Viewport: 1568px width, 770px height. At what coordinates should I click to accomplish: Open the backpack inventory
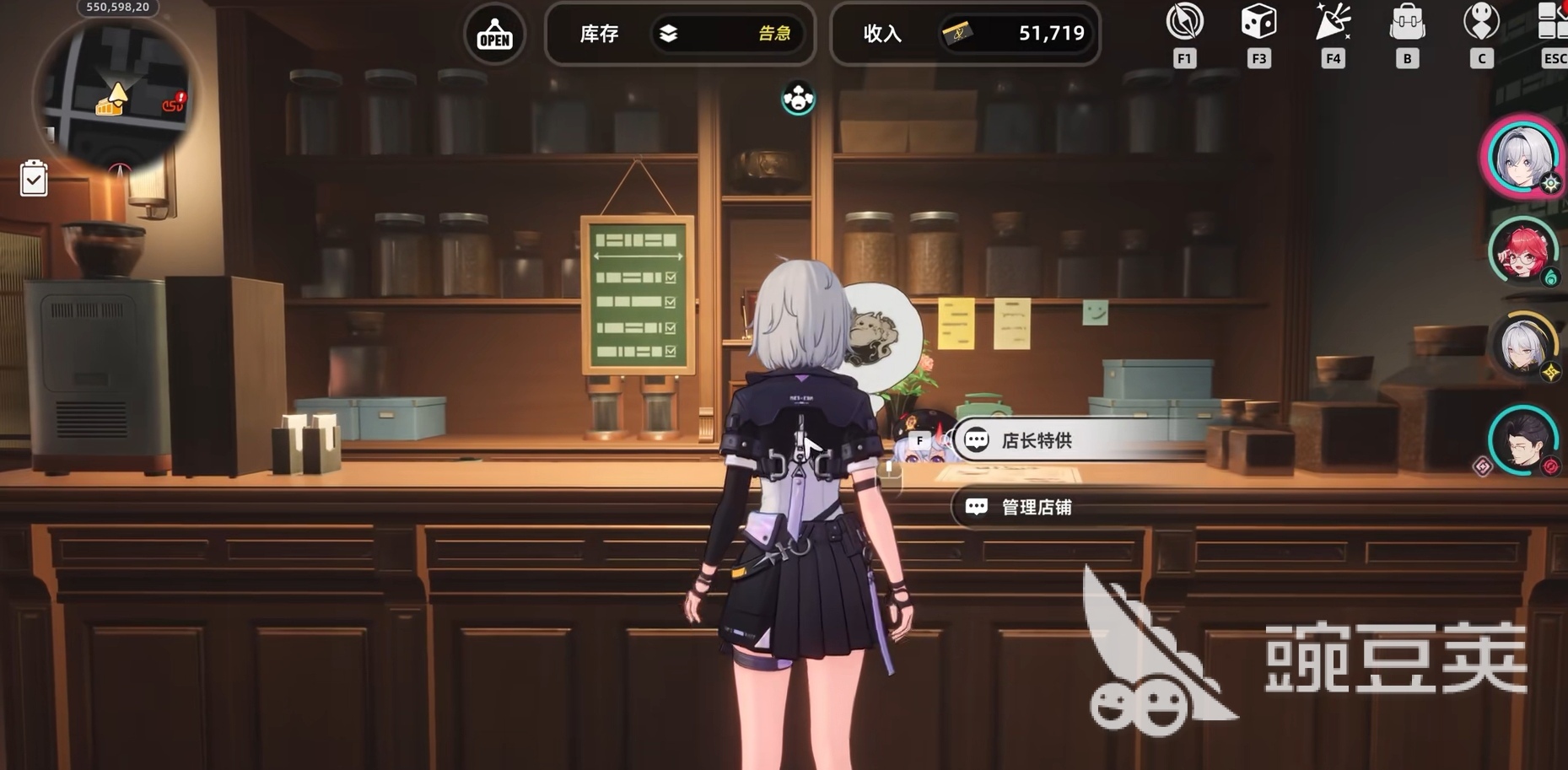pyautogui.click(x=1407, y=24)
